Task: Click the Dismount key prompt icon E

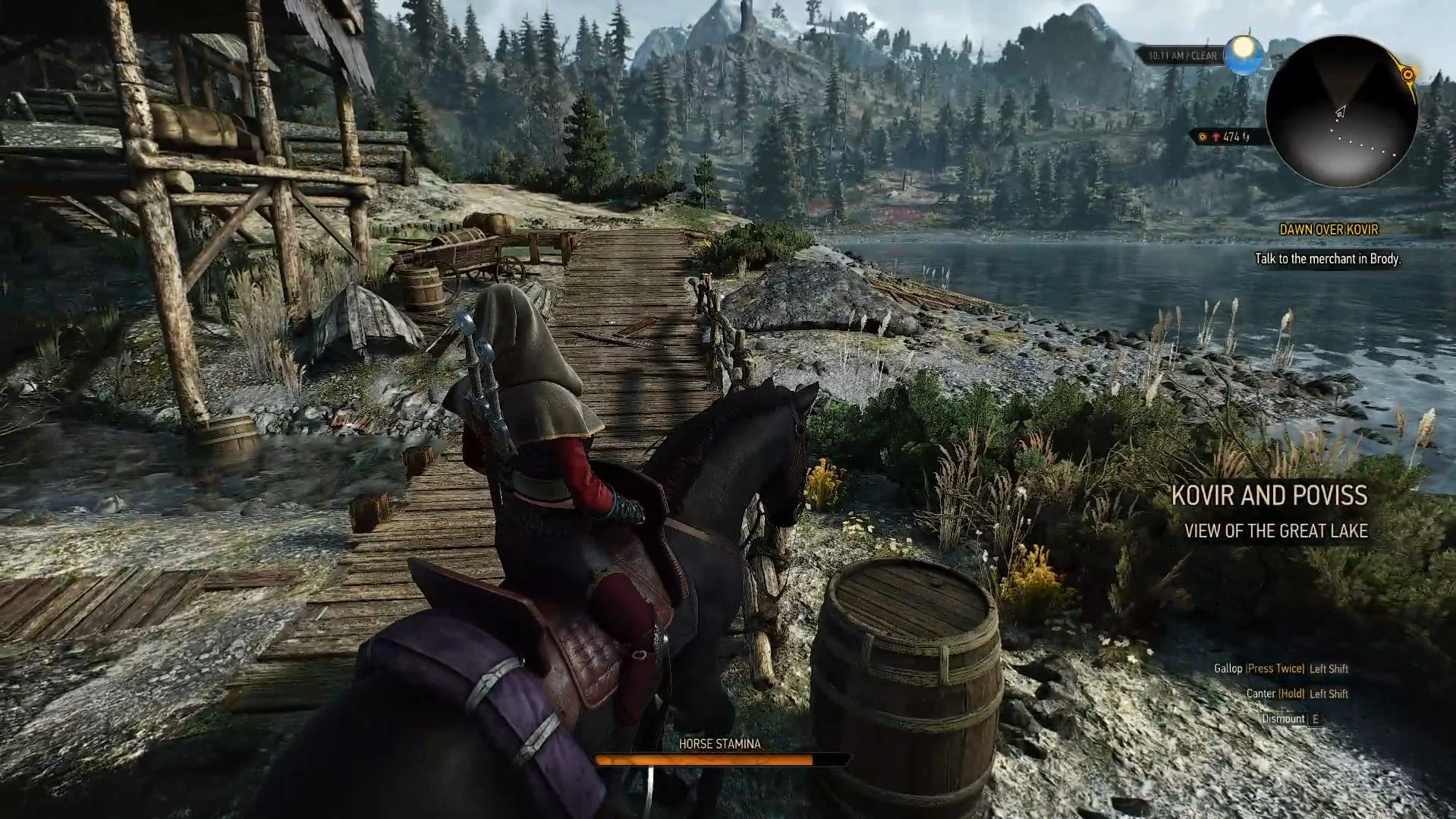Action: [x=1316, y=718]
